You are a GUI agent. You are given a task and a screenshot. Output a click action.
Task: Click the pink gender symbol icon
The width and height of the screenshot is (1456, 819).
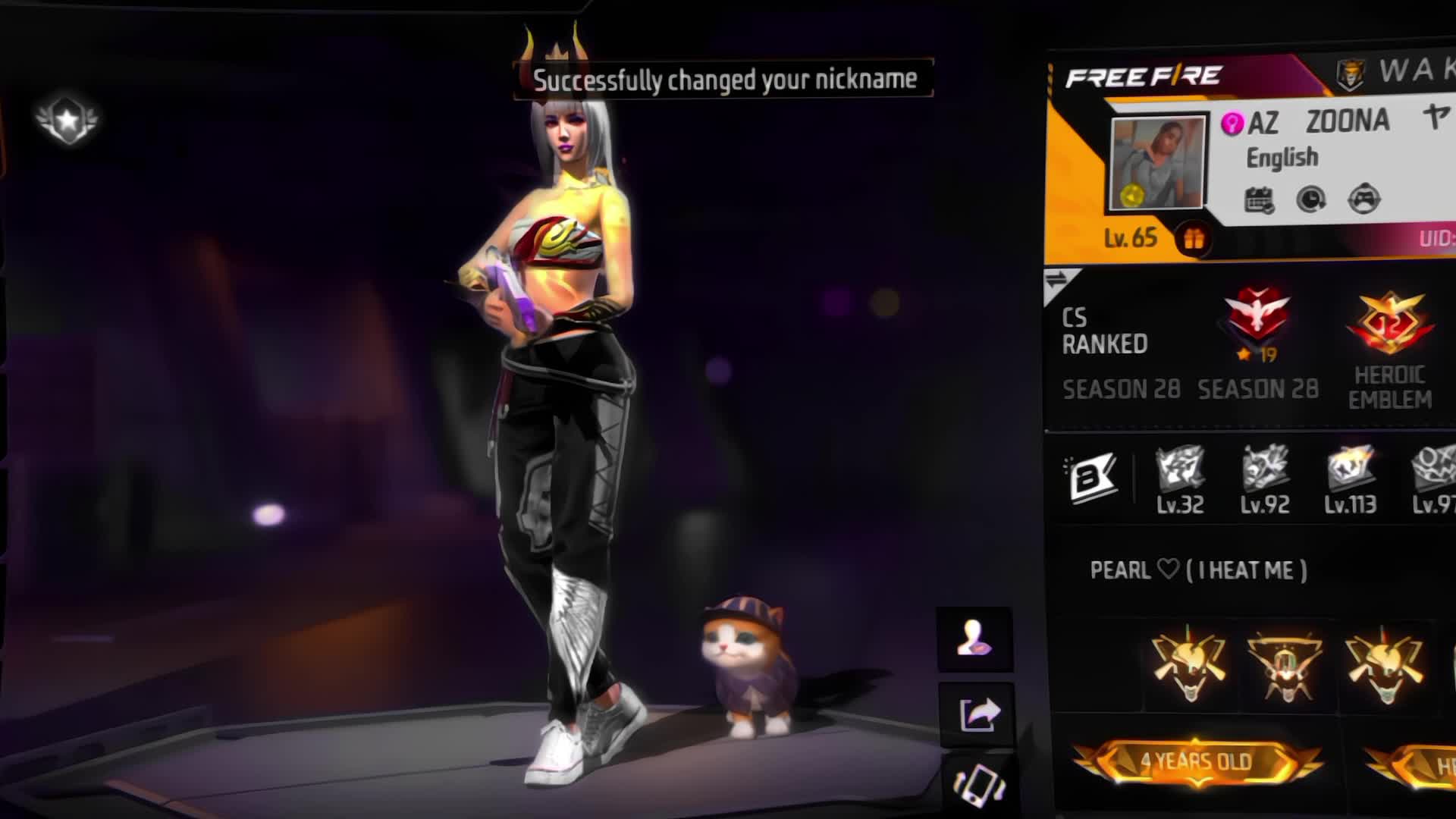[x=1232, y=123]
